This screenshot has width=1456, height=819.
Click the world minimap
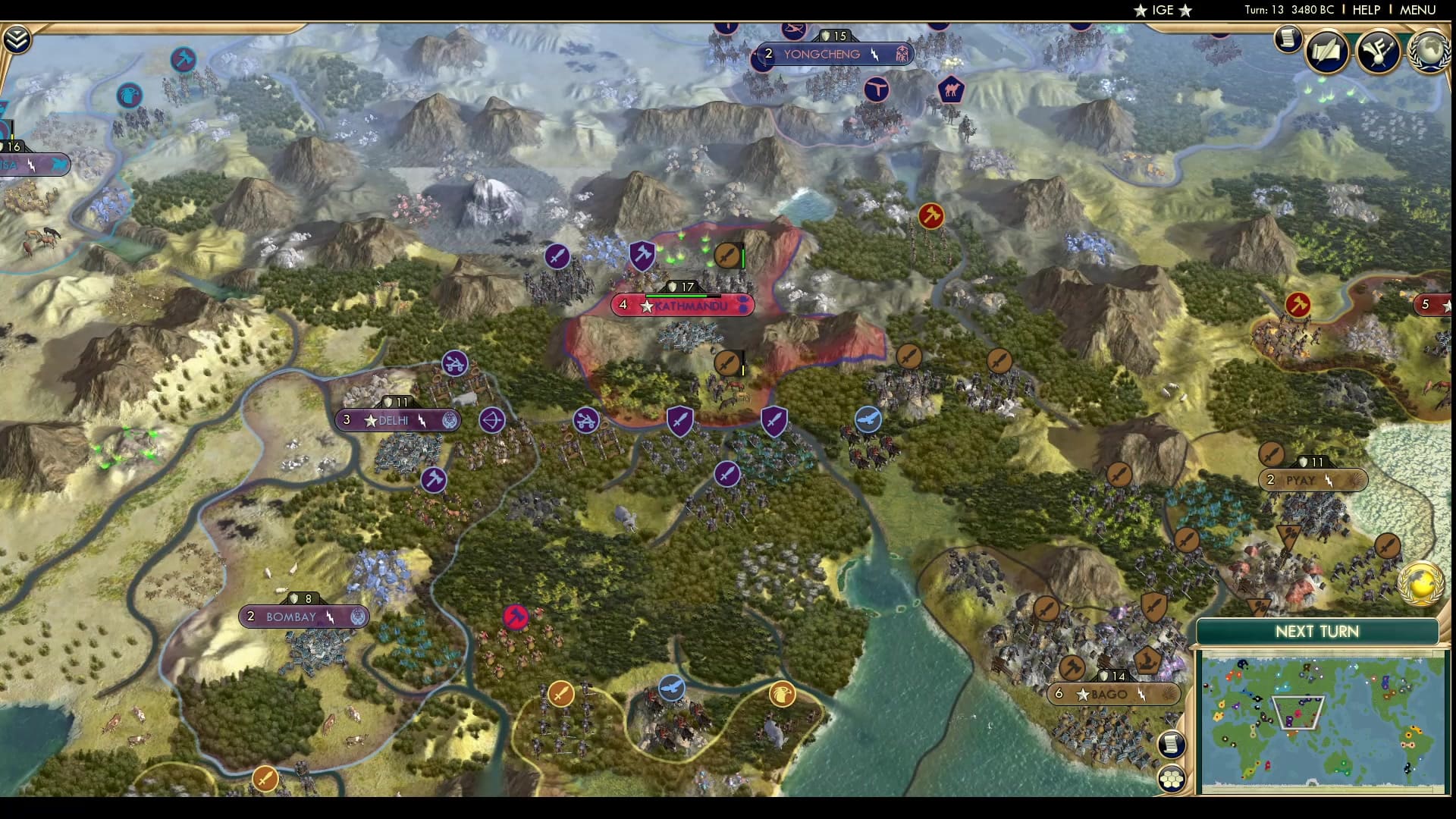pyautogui.click(x=1321, y=722)
